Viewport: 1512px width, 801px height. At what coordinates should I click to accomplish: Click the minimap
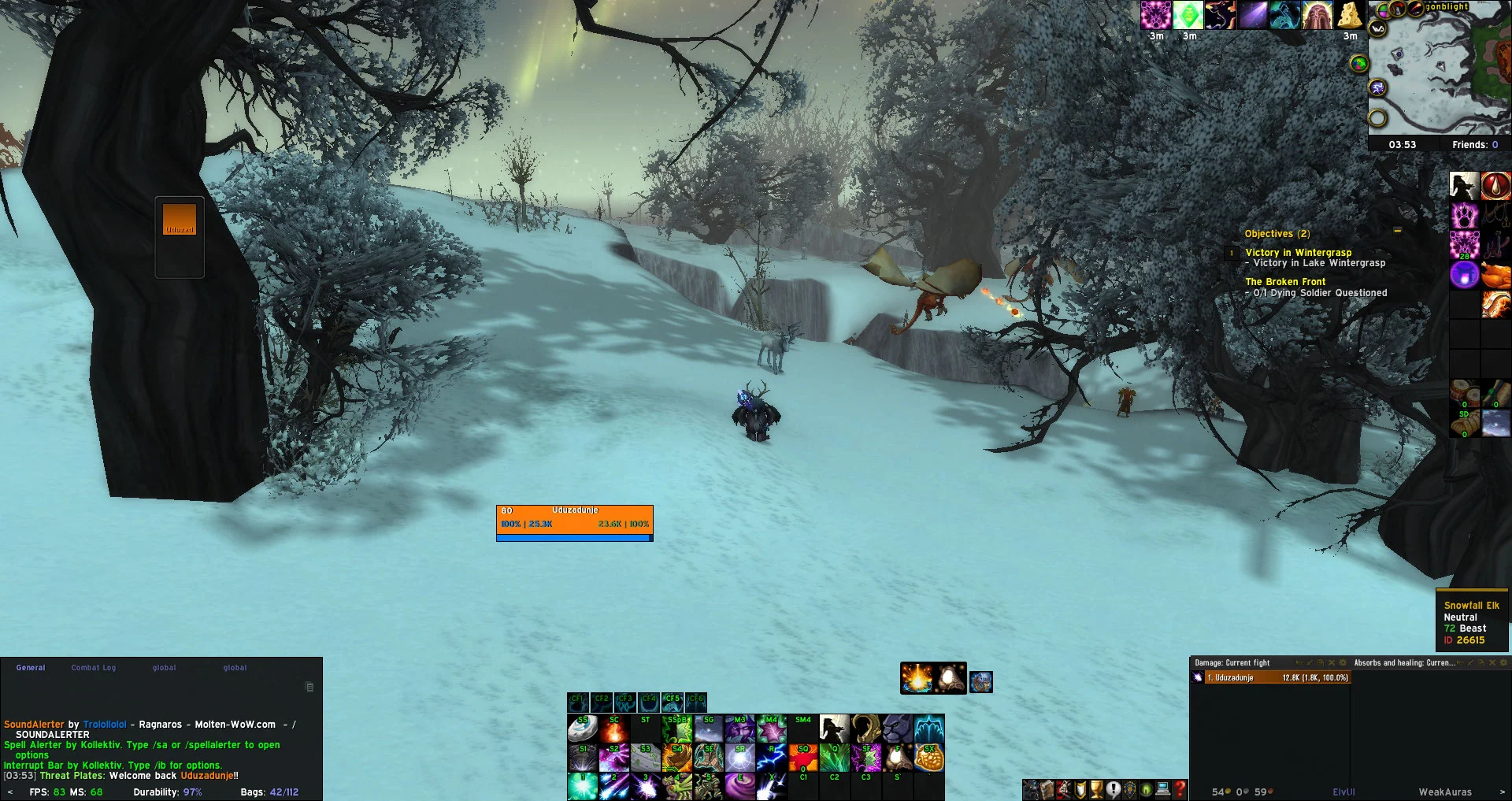(1440, 72)
